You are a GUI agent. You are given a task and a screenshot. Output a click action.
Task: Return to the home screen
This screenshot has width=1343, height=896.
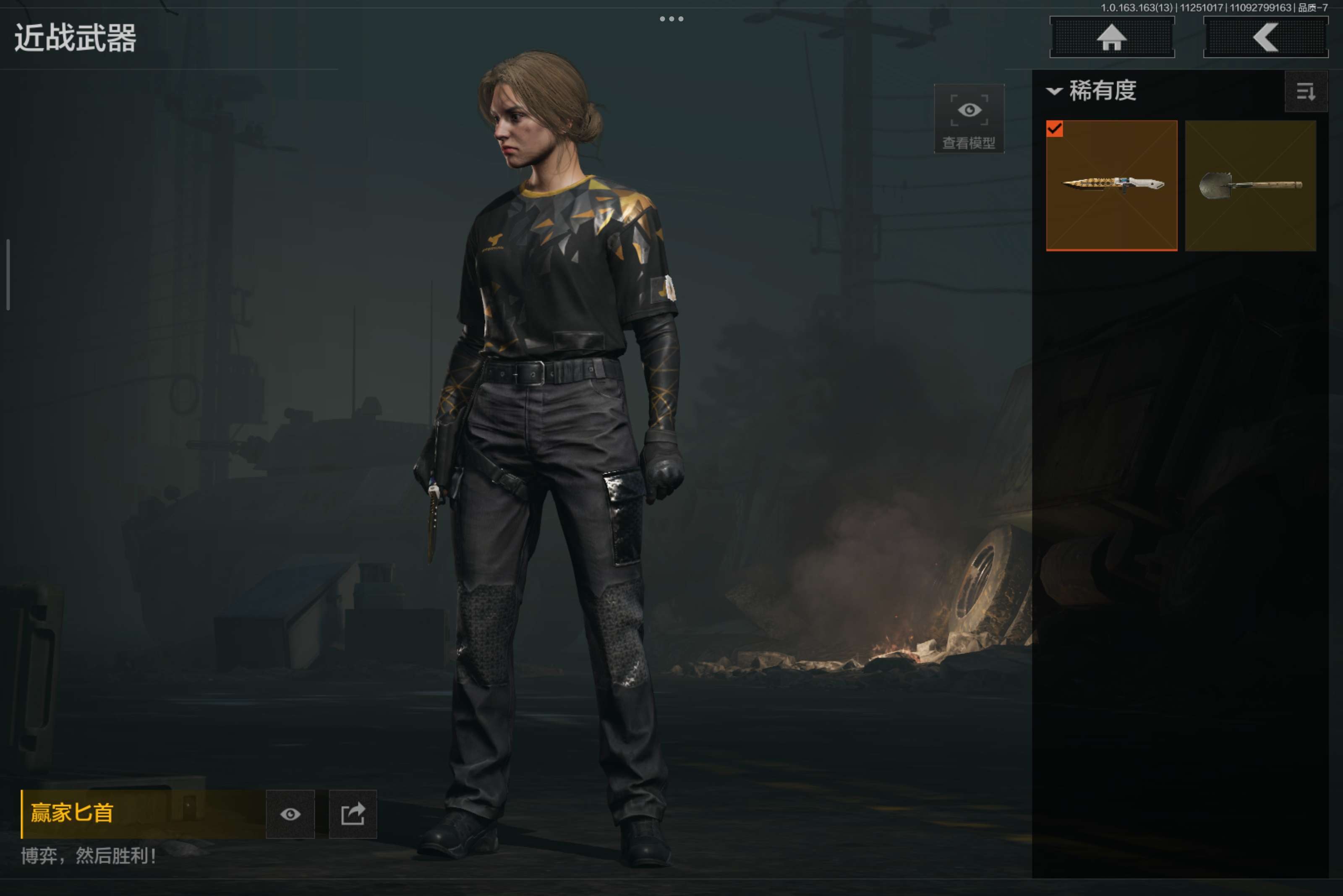[1111, 38]
